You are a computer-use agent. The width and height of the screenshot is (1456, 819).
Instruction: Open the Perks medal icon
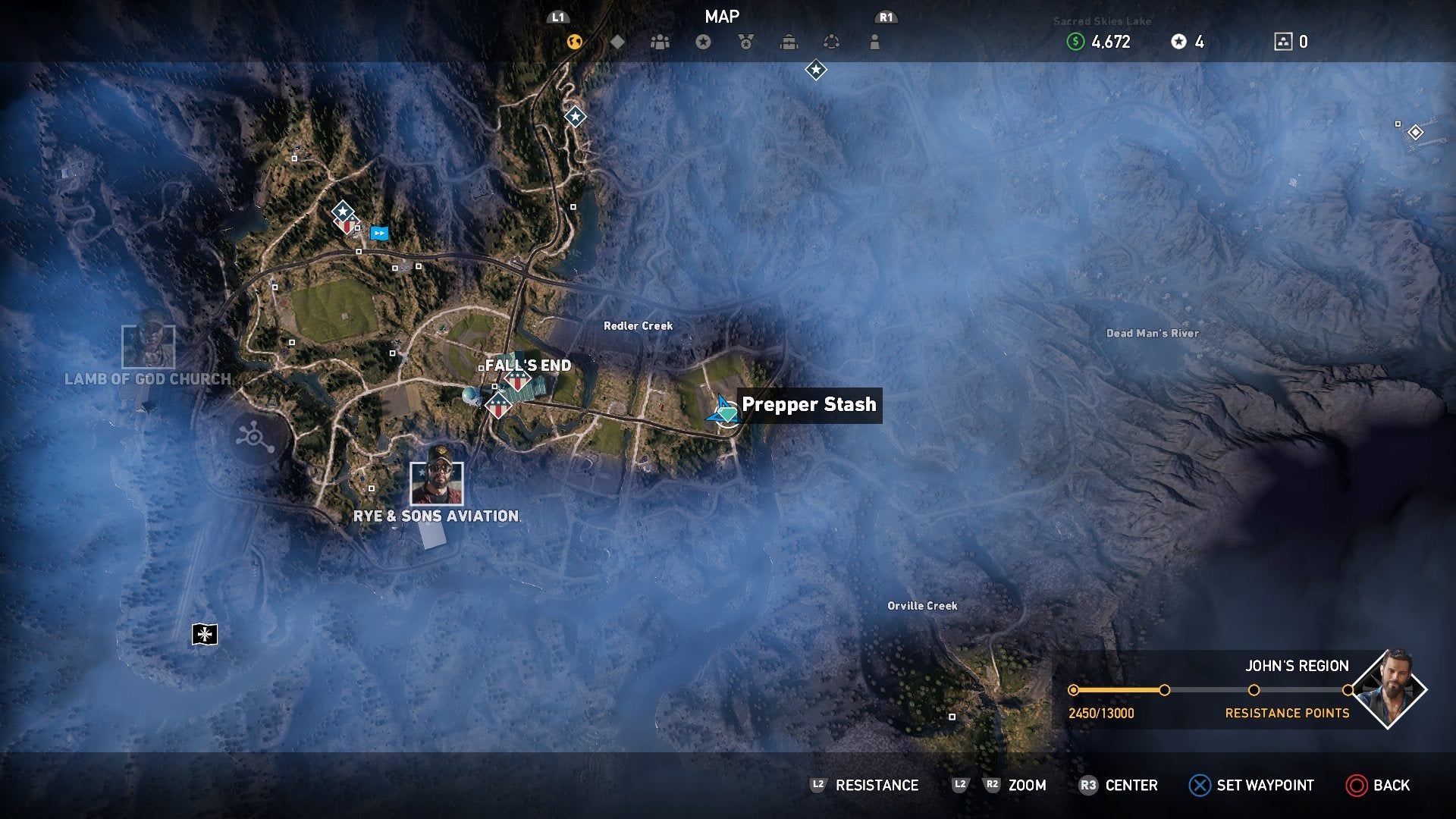pyautogui.click(x=745, y=42)
